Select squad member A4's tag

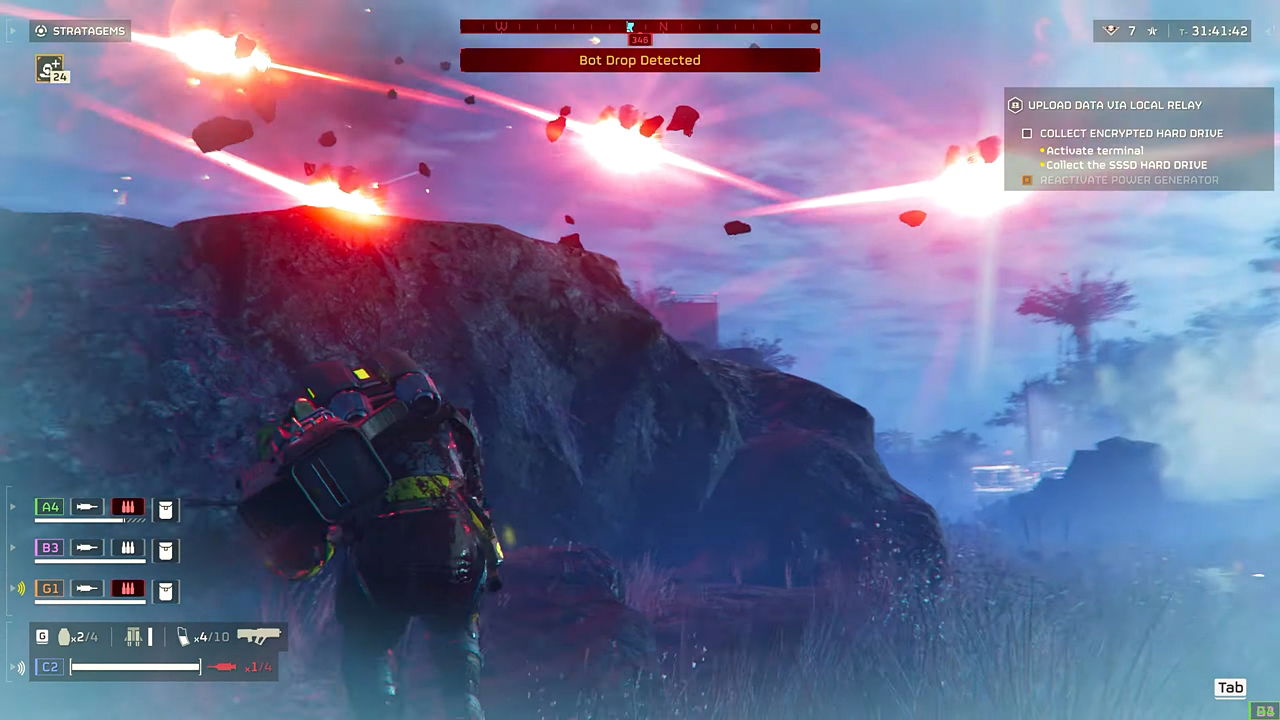click(49, 507)
